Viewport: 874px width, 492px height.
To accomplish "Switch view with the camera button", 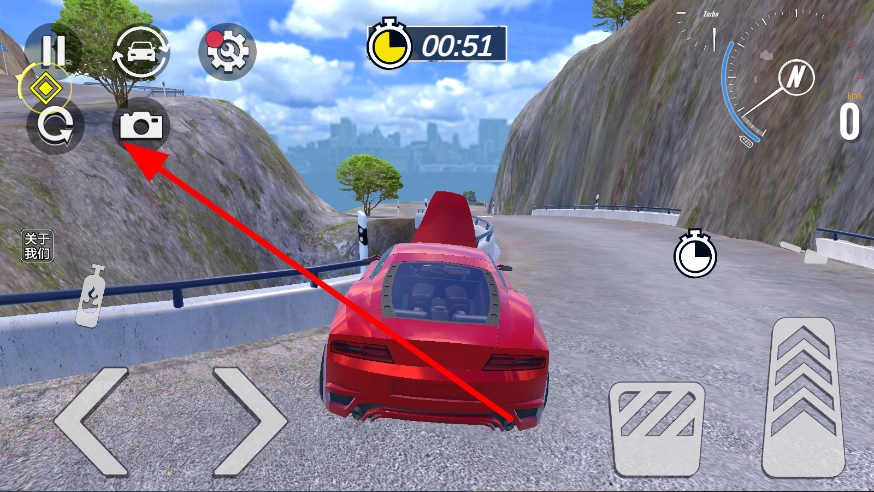I will coord(141,126).
